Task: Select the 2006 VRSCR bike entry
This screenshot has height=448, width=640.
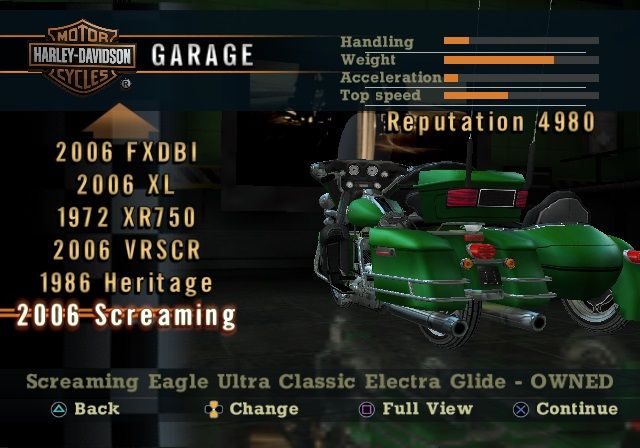Action: pyautogui.click(x=127, y=250)
